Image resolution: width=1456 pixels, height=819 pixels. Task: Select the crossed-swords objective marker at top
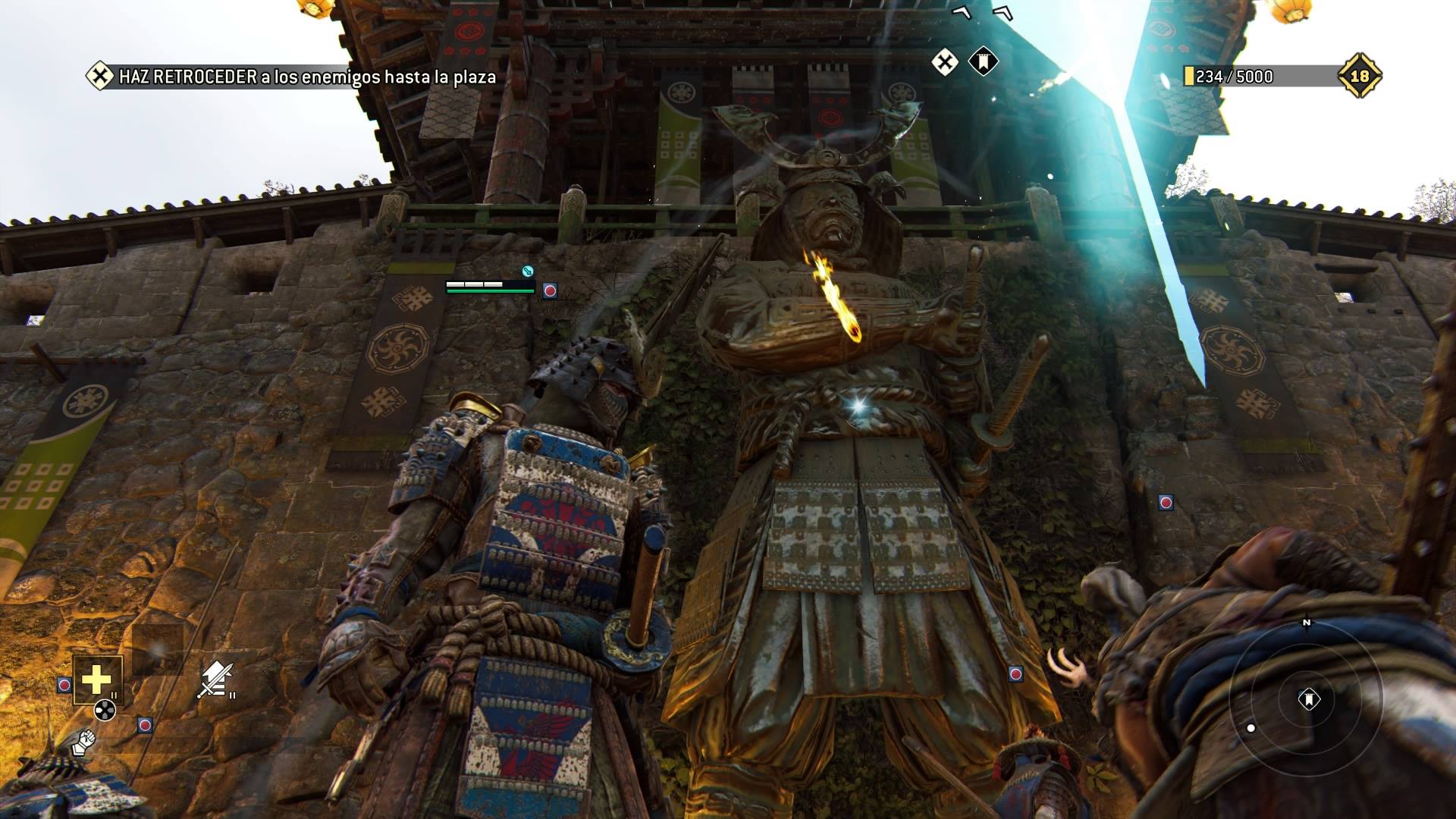pos(944,62)
